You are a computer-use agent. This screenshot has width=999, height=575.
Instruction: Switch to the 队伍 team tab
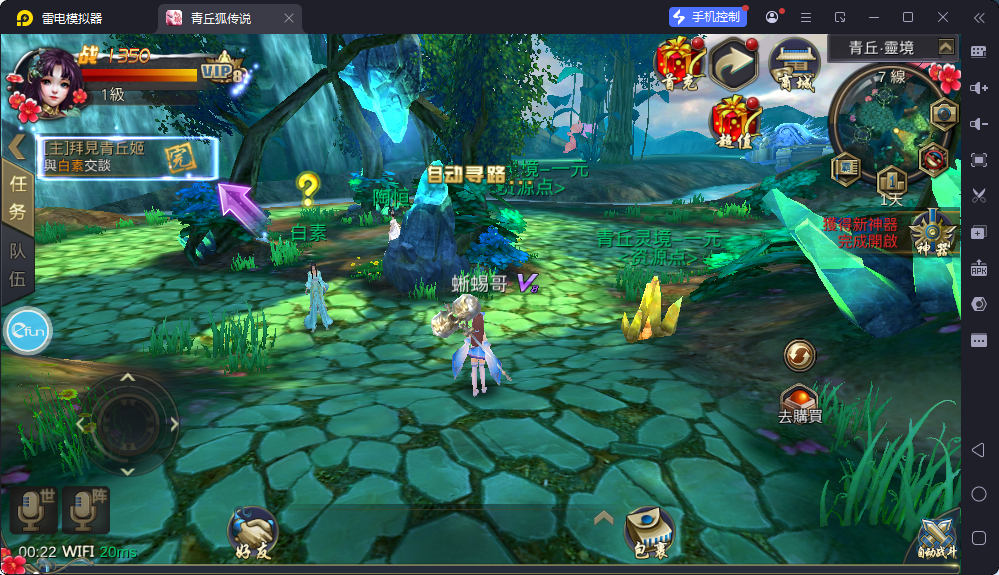pos(17,263)
